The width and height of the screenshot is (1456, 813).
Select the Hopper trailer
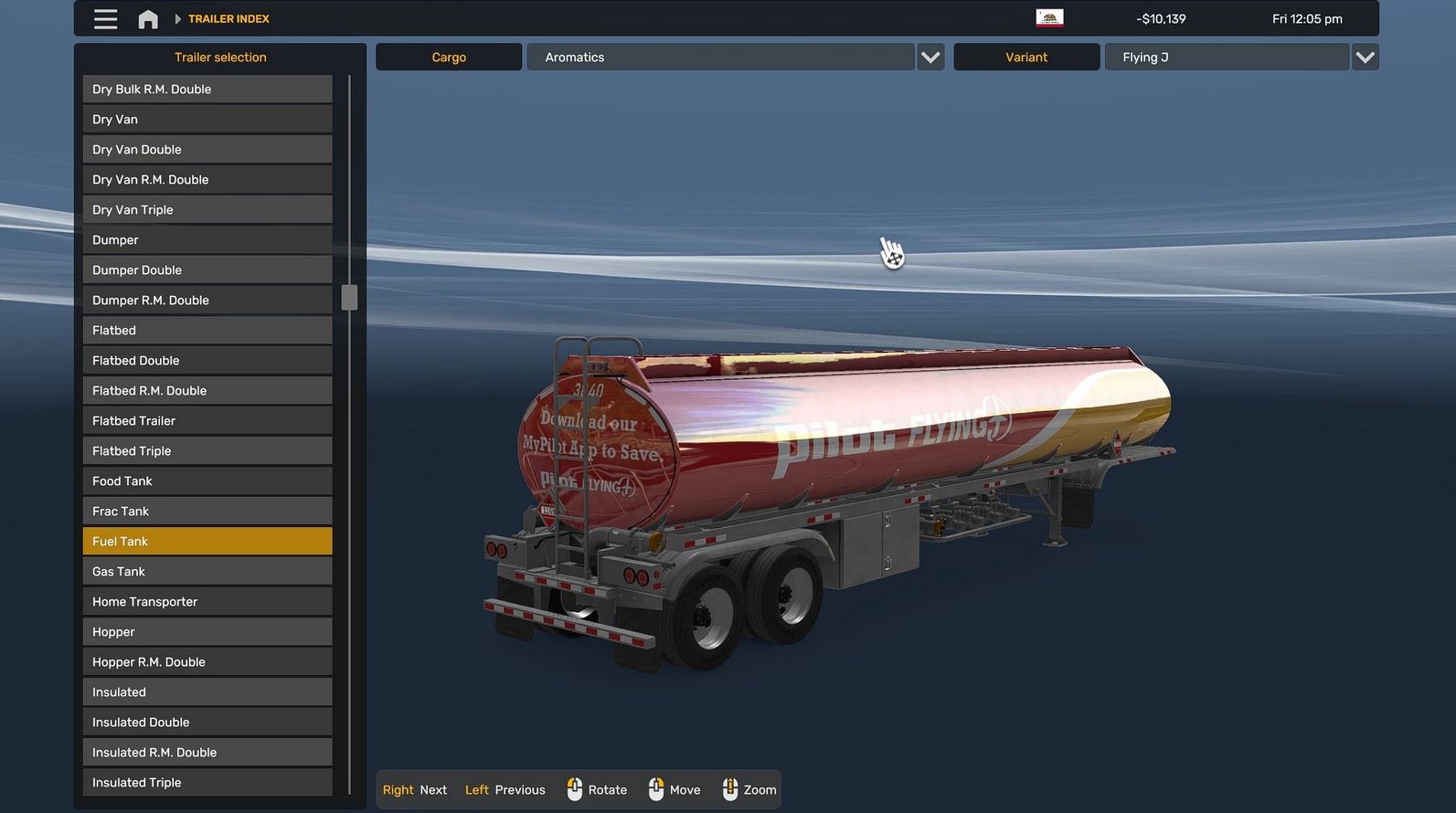point(207,632)
